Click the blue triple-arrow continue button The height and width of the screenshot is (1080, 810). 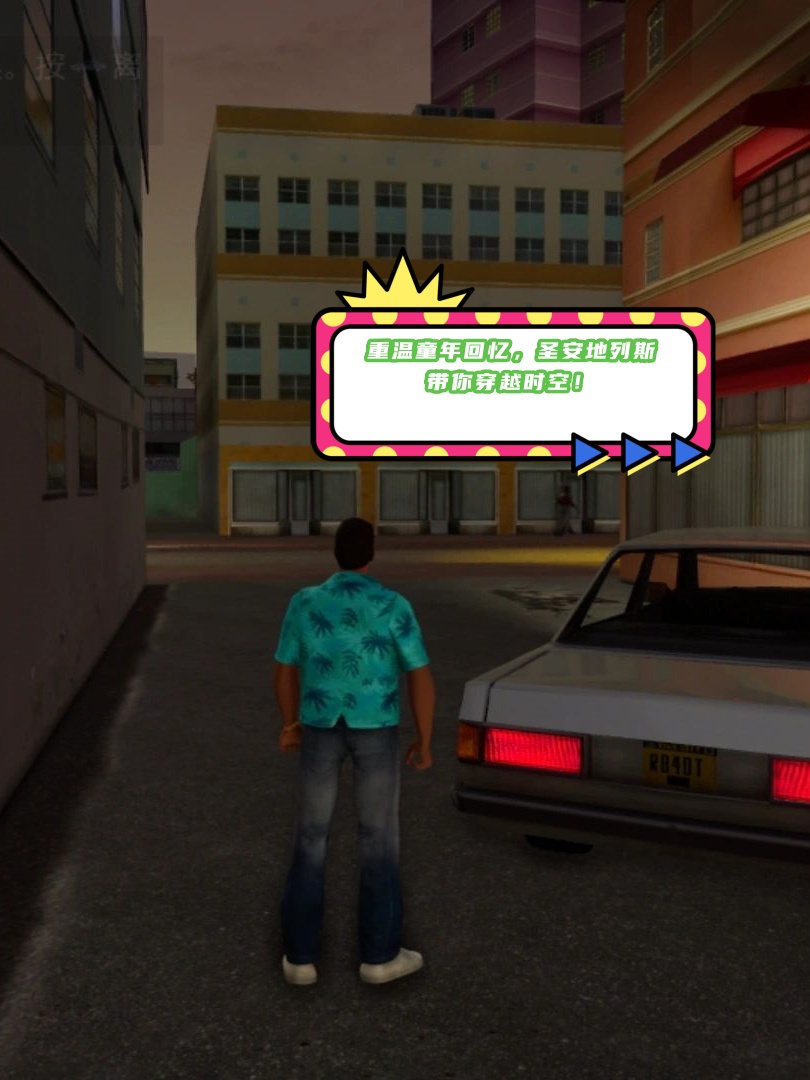[x=640, y=453]
